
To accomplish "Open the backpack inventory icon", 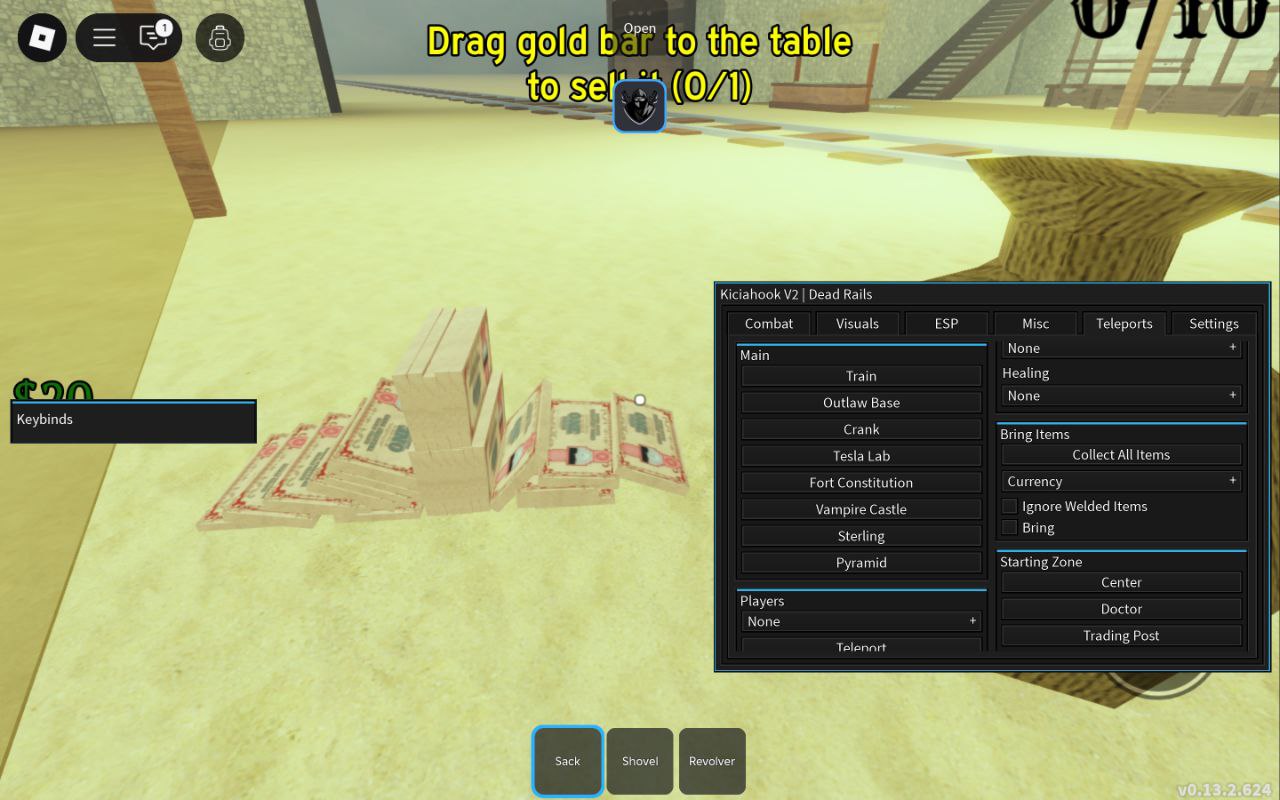I will (x=220, y=39).
